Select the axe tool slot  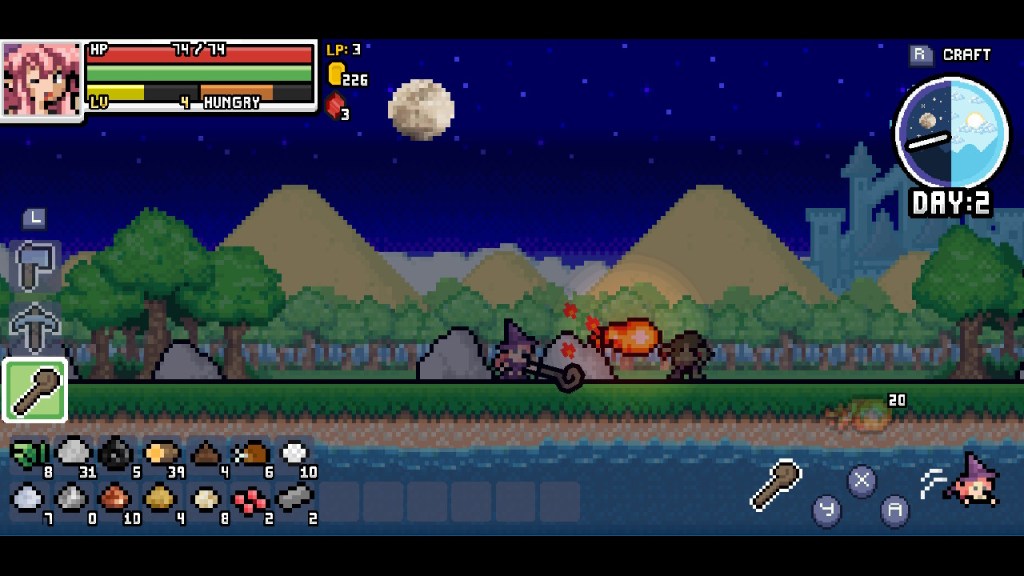click(x=35, y=267)
